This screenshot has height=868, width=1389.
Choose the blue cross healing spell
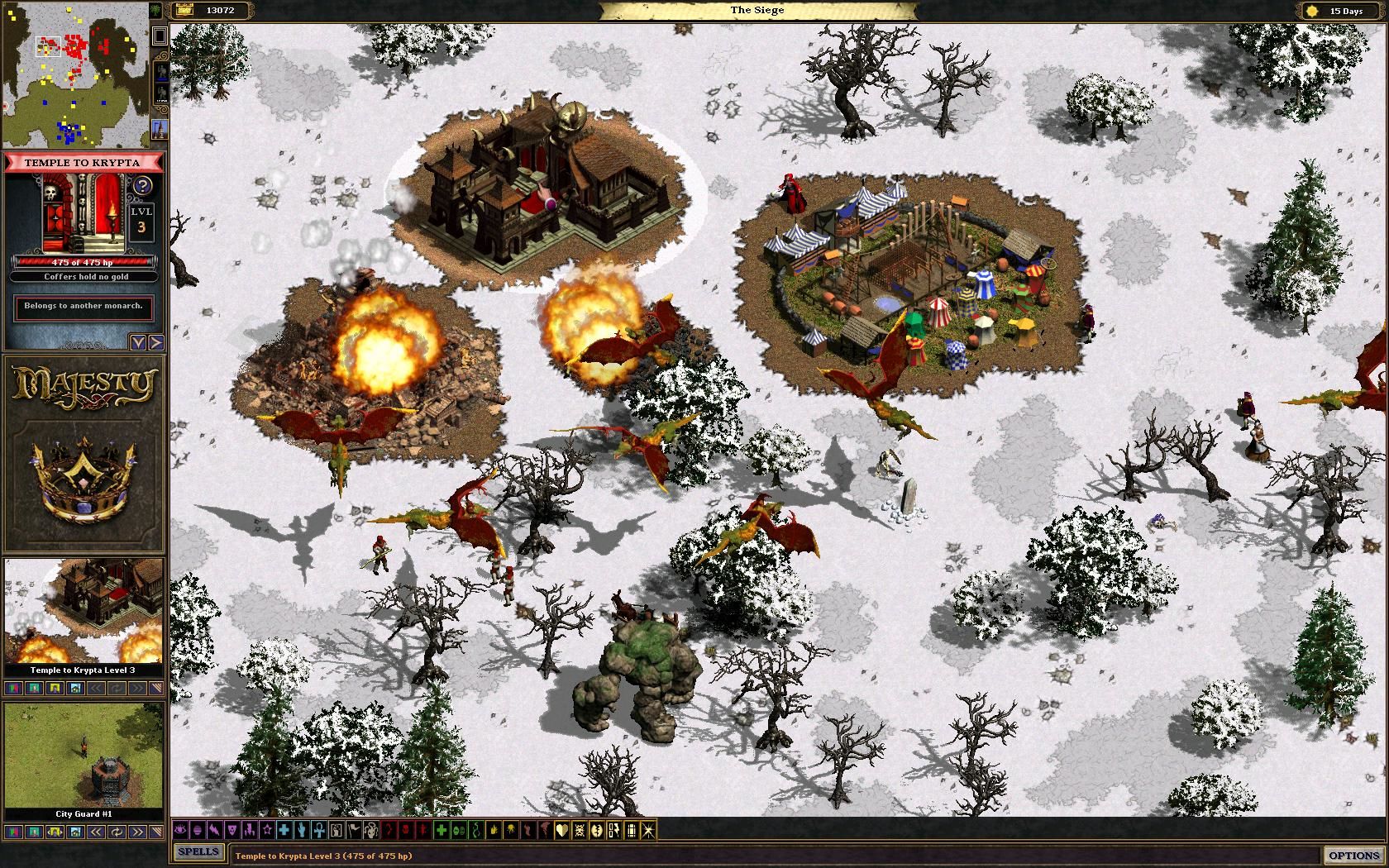click(284, 830)
